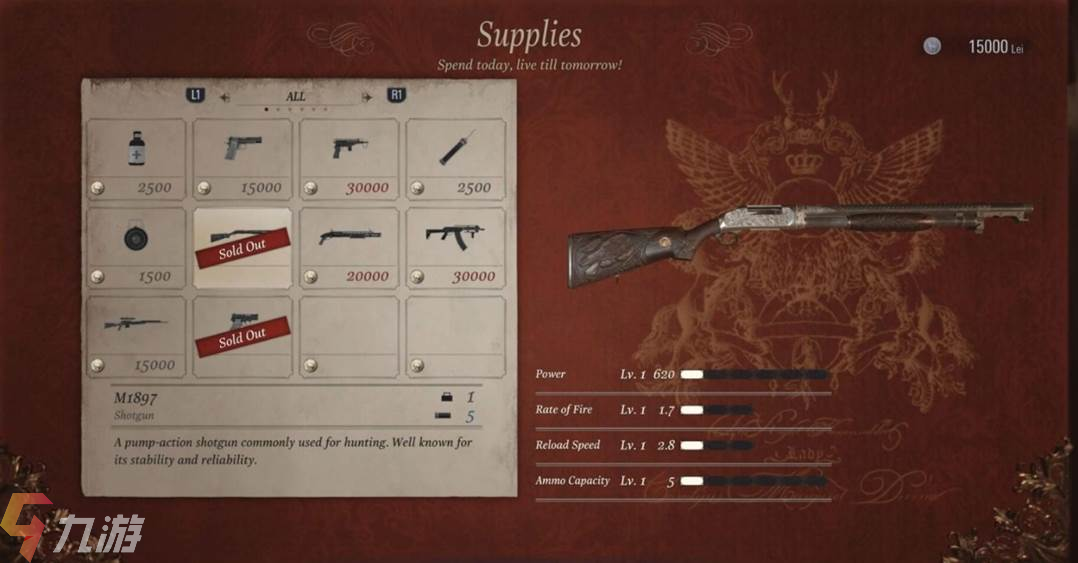Switch to the ALL category tab
Image resolution: width=1078 pixels, height=563 pixels.
coord(296,96)
